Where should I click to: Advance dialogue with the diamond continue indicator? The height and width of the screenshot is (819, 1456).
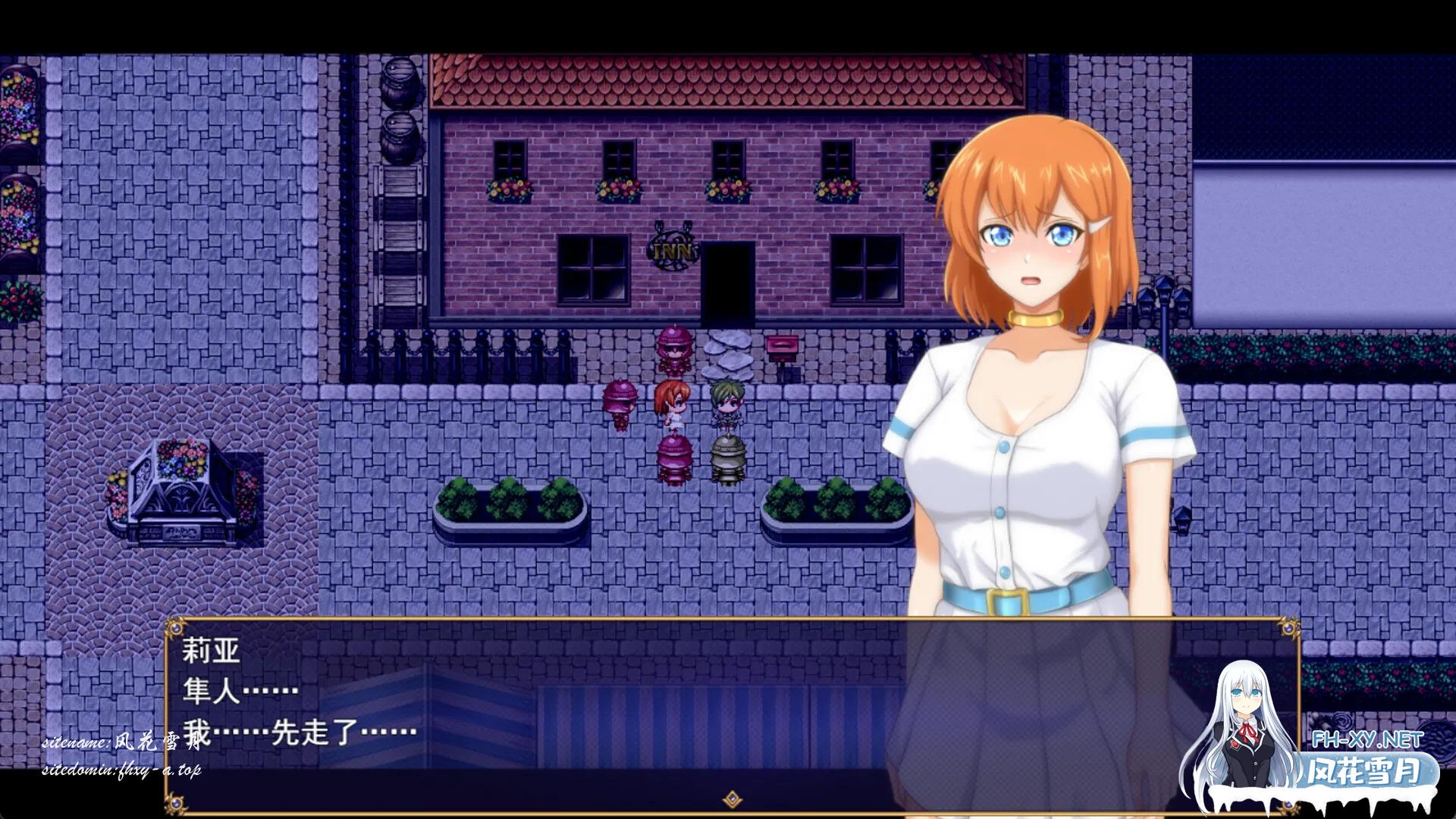click(732, 799)
